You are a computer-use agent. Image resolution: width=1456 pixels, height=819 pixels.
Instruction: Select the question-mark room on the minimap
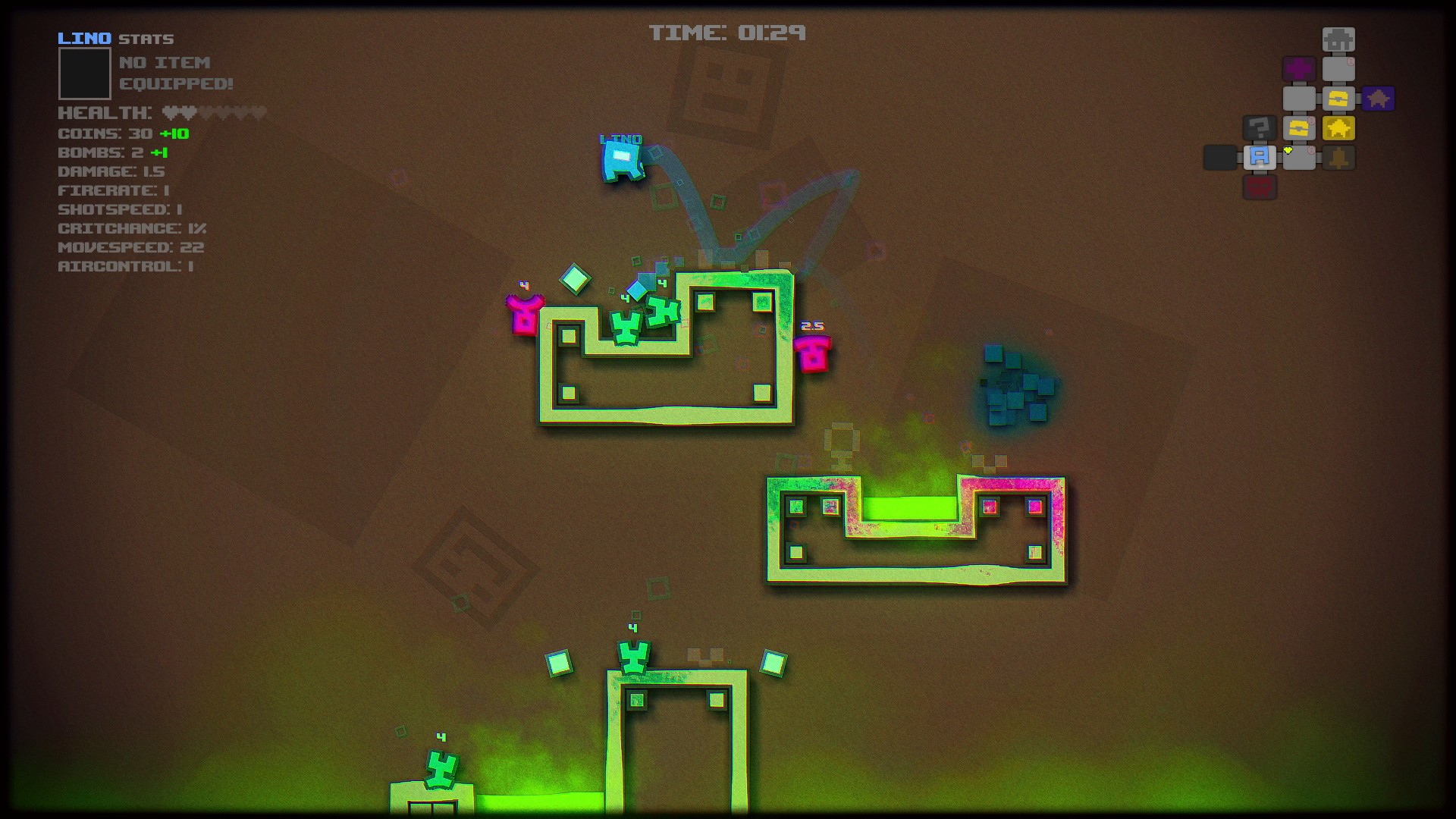[x=1260, y=127]
